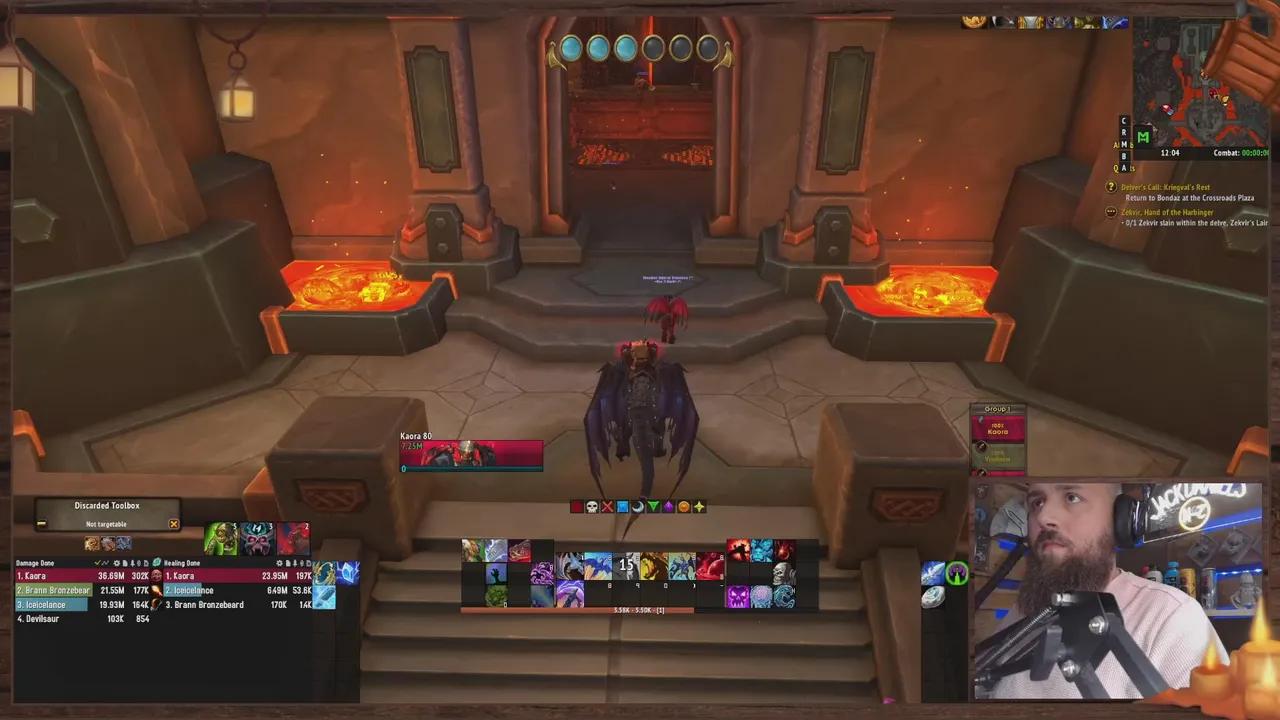Viewport: 1280px width, 720px height.
Task: Collapse the Discarded Toolbox tooltip with the minus
Action: click(x=41, y=523)
